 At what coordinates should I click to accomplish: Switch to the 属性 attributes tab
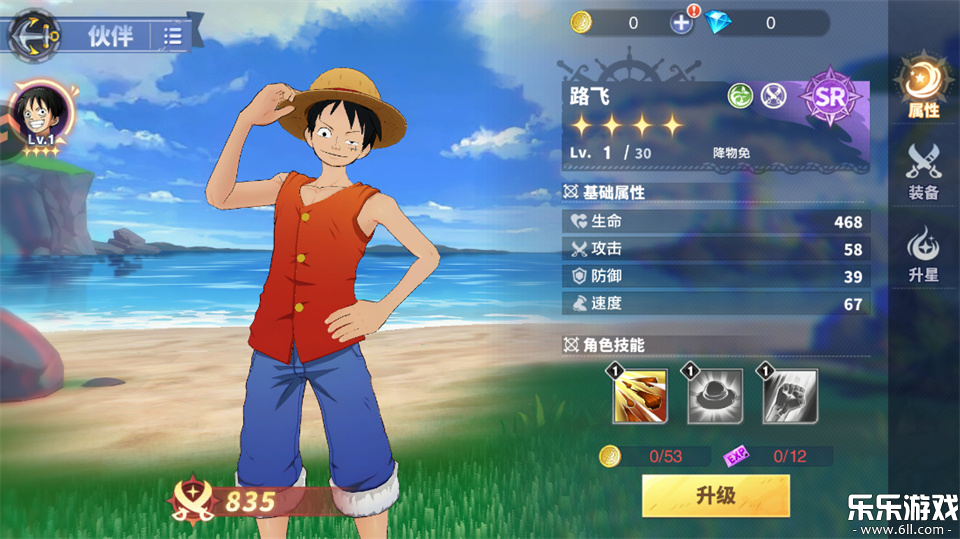922,88
